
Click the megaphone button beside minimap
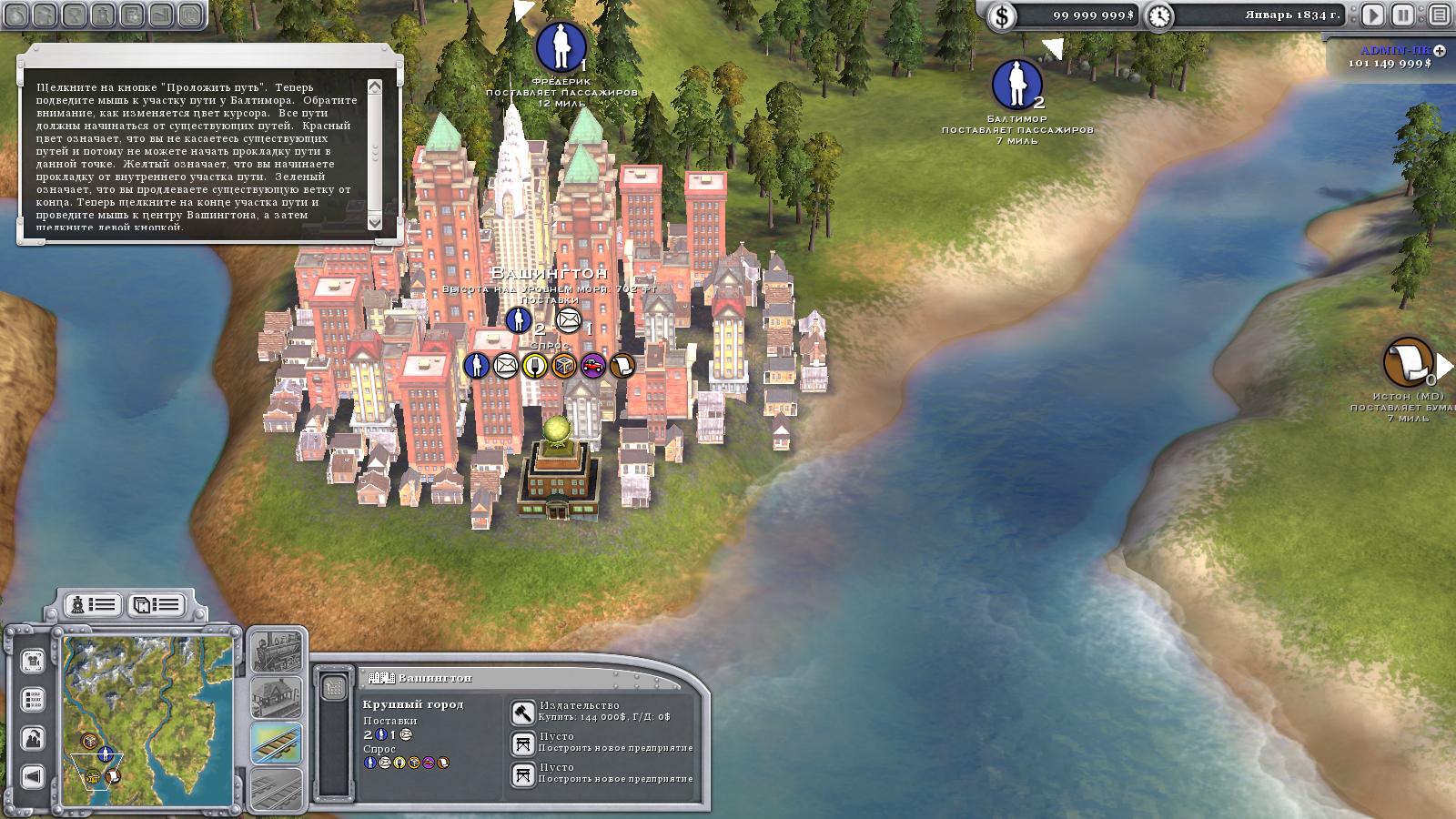coord(33,776)
